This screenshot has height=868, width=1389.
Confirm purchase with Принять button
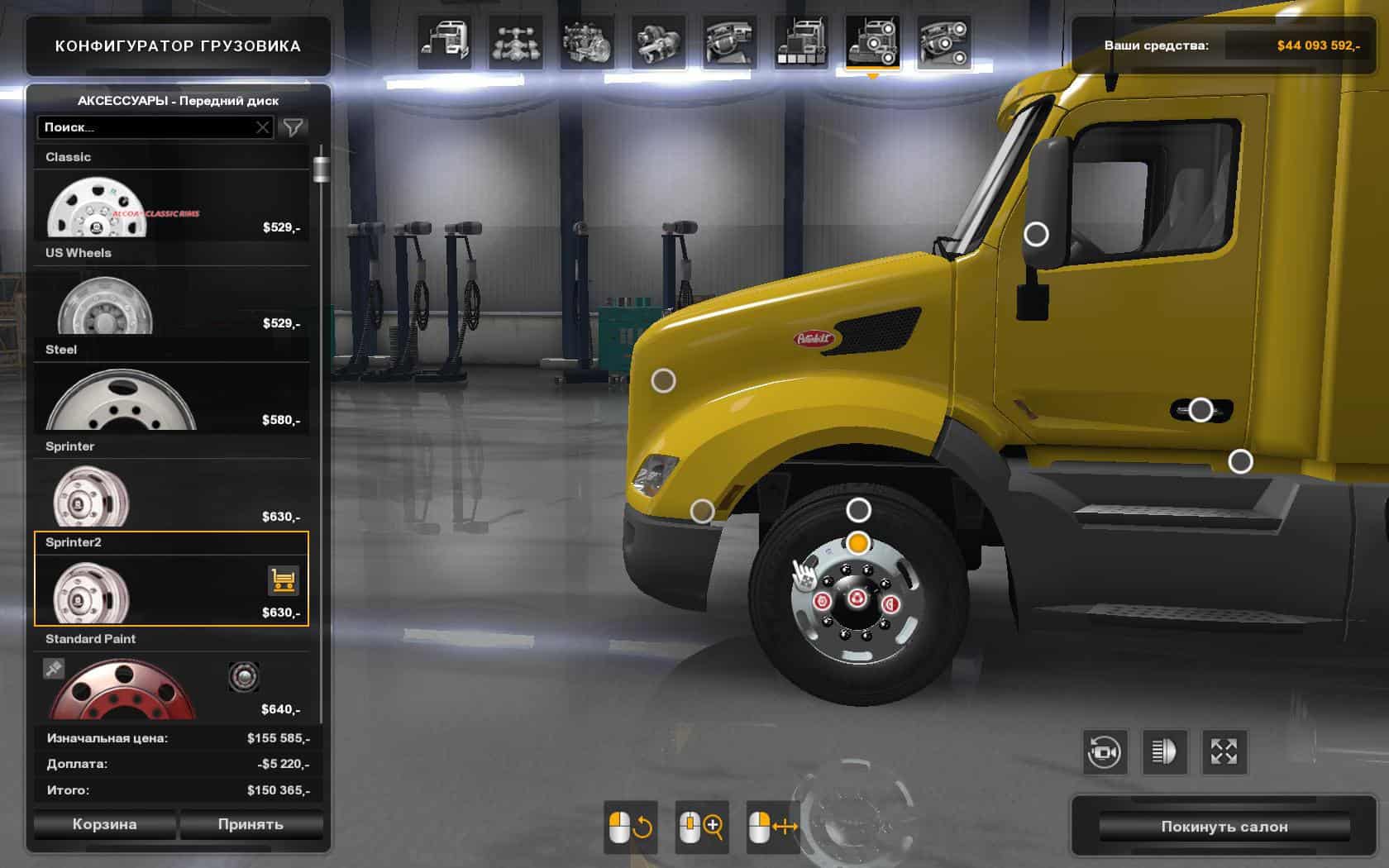pyautogui.click(x=251, y=824)
